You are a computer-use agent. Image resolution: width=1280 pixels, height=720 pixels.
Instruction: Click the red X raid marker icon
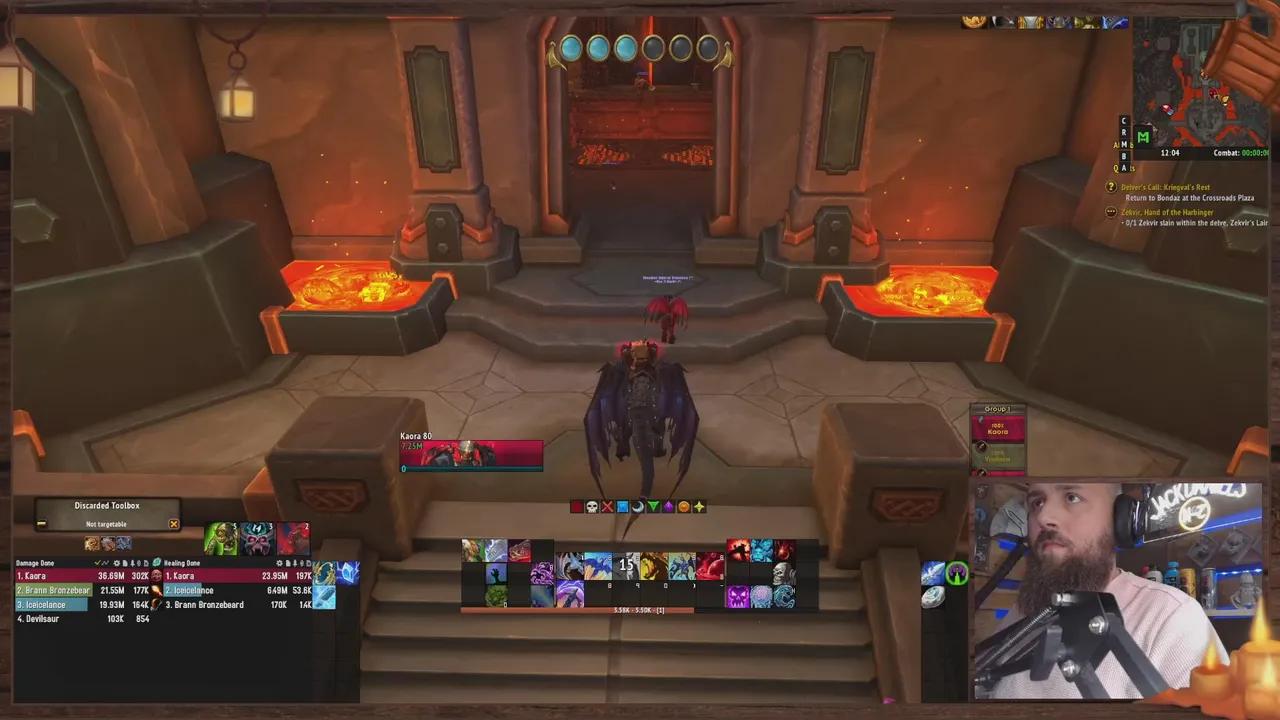tap(608, 507)
